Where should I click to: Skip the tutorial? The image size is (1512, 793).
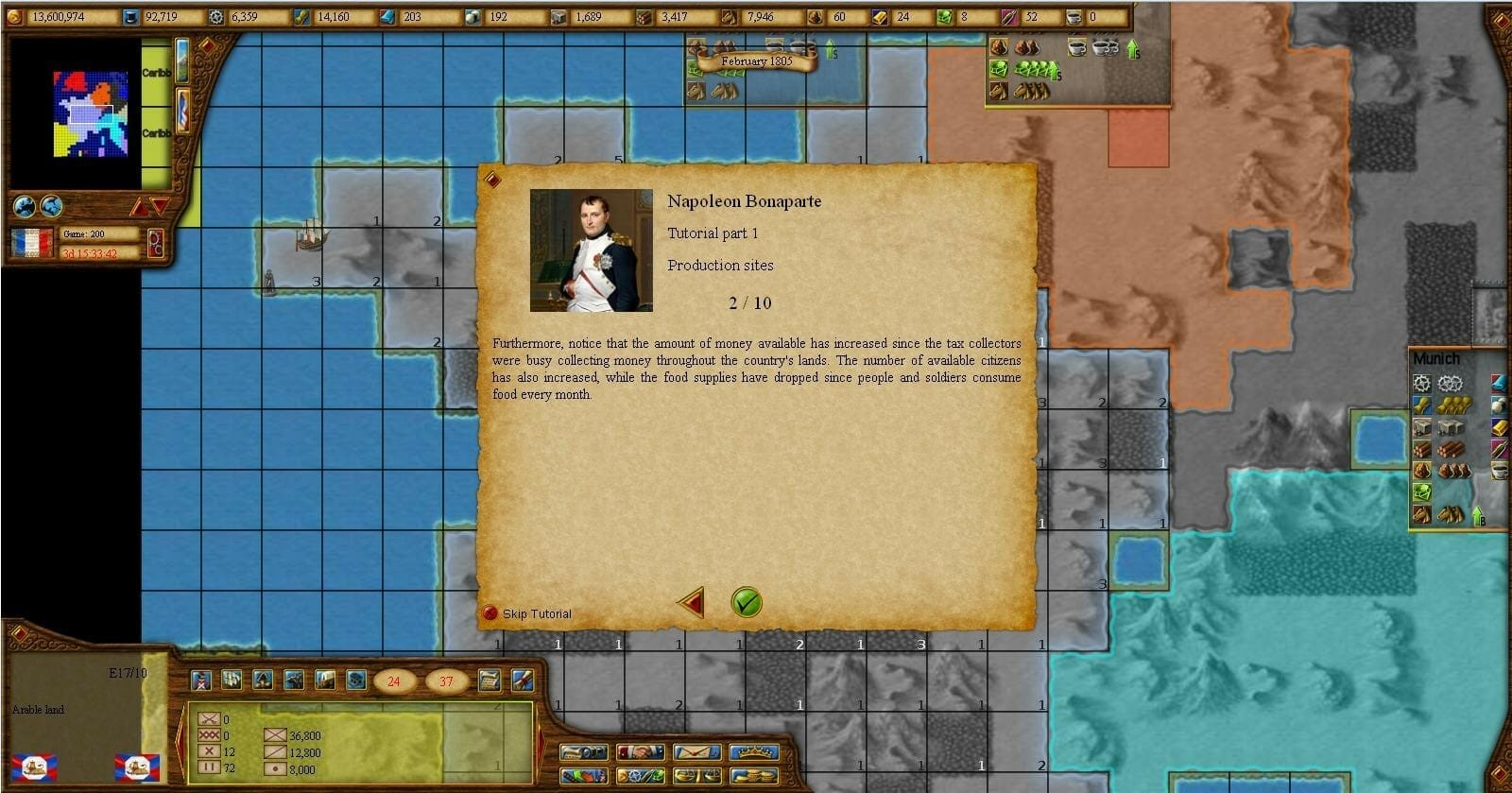coord(527,613)
